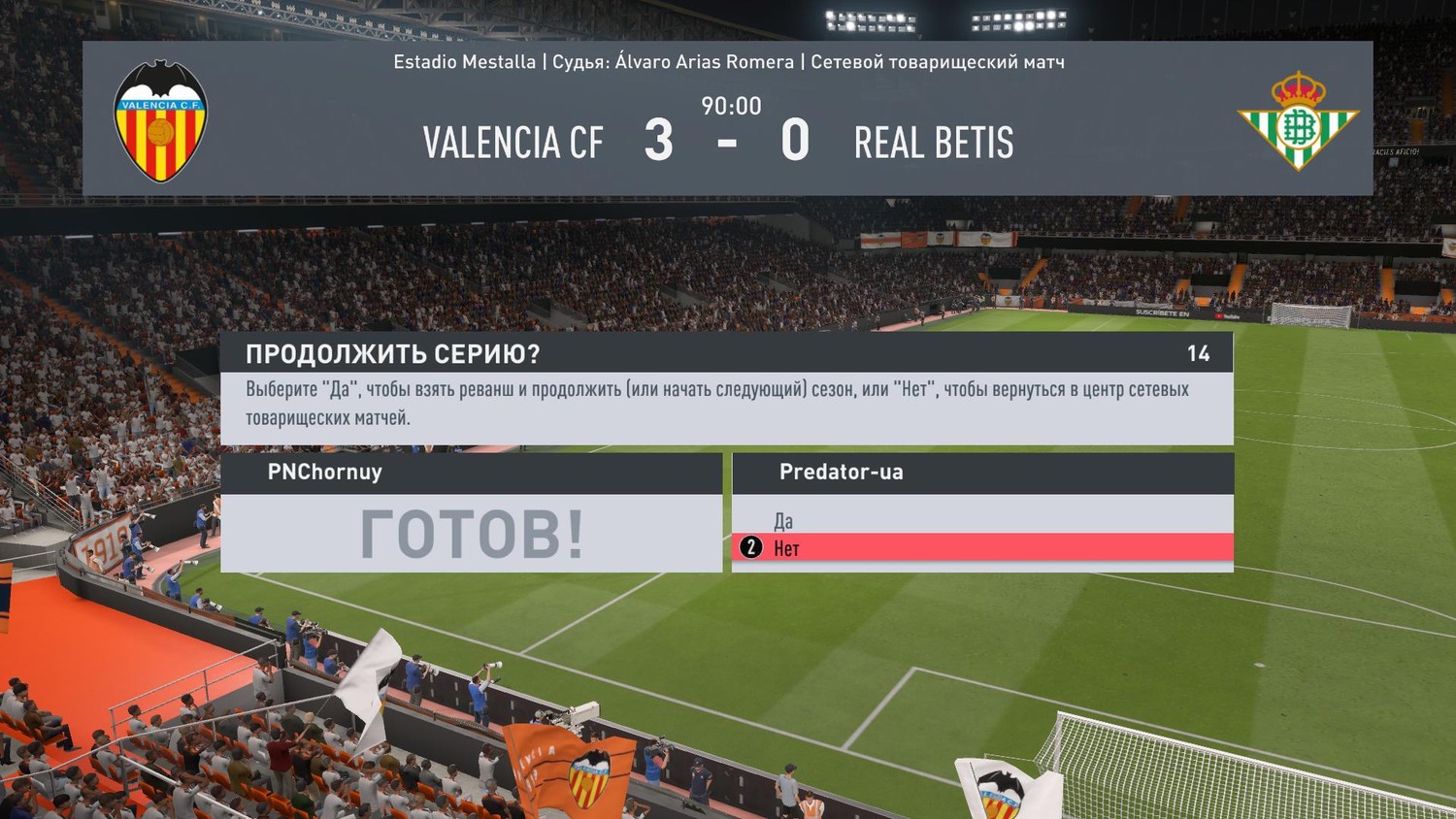
Task: Choose "Да" to continue the series
Action: pyautogui.click(x=783, y=521)
